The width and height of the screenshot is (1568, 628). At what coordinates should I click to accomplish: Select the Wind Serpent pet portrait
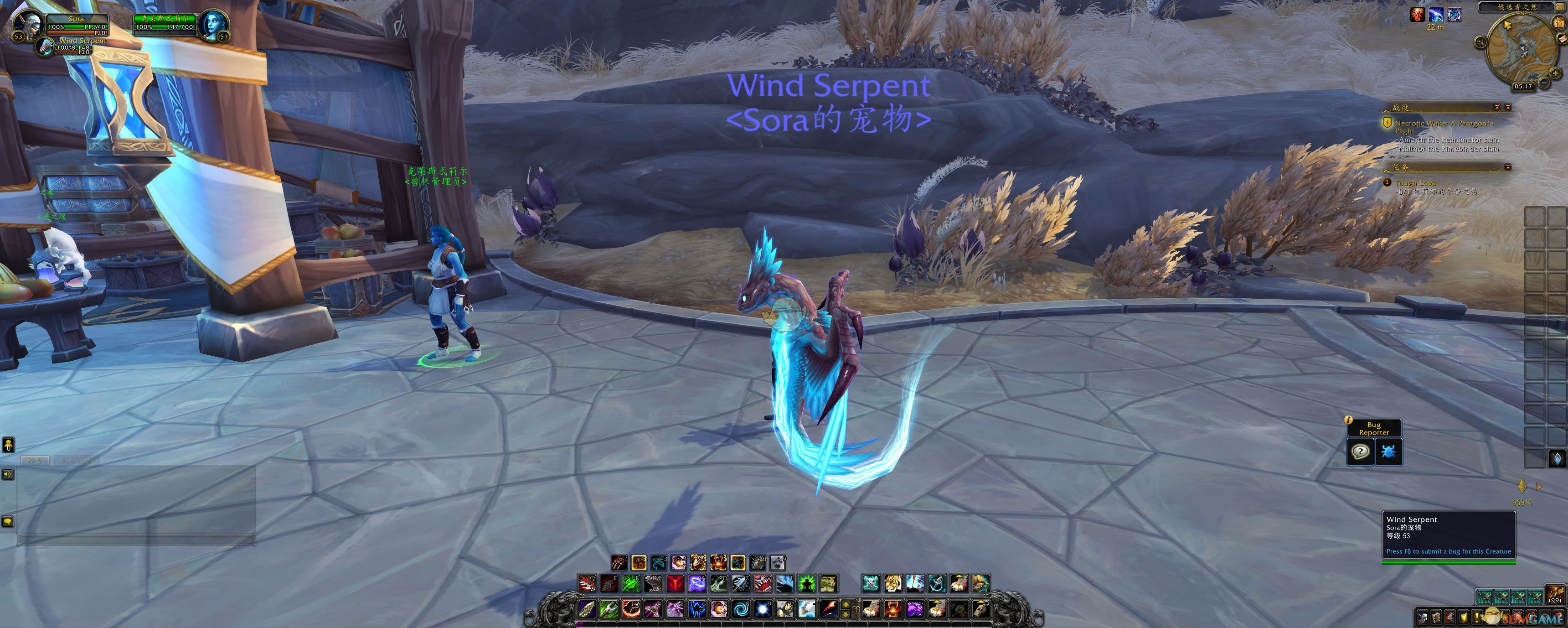click(46, 47)
